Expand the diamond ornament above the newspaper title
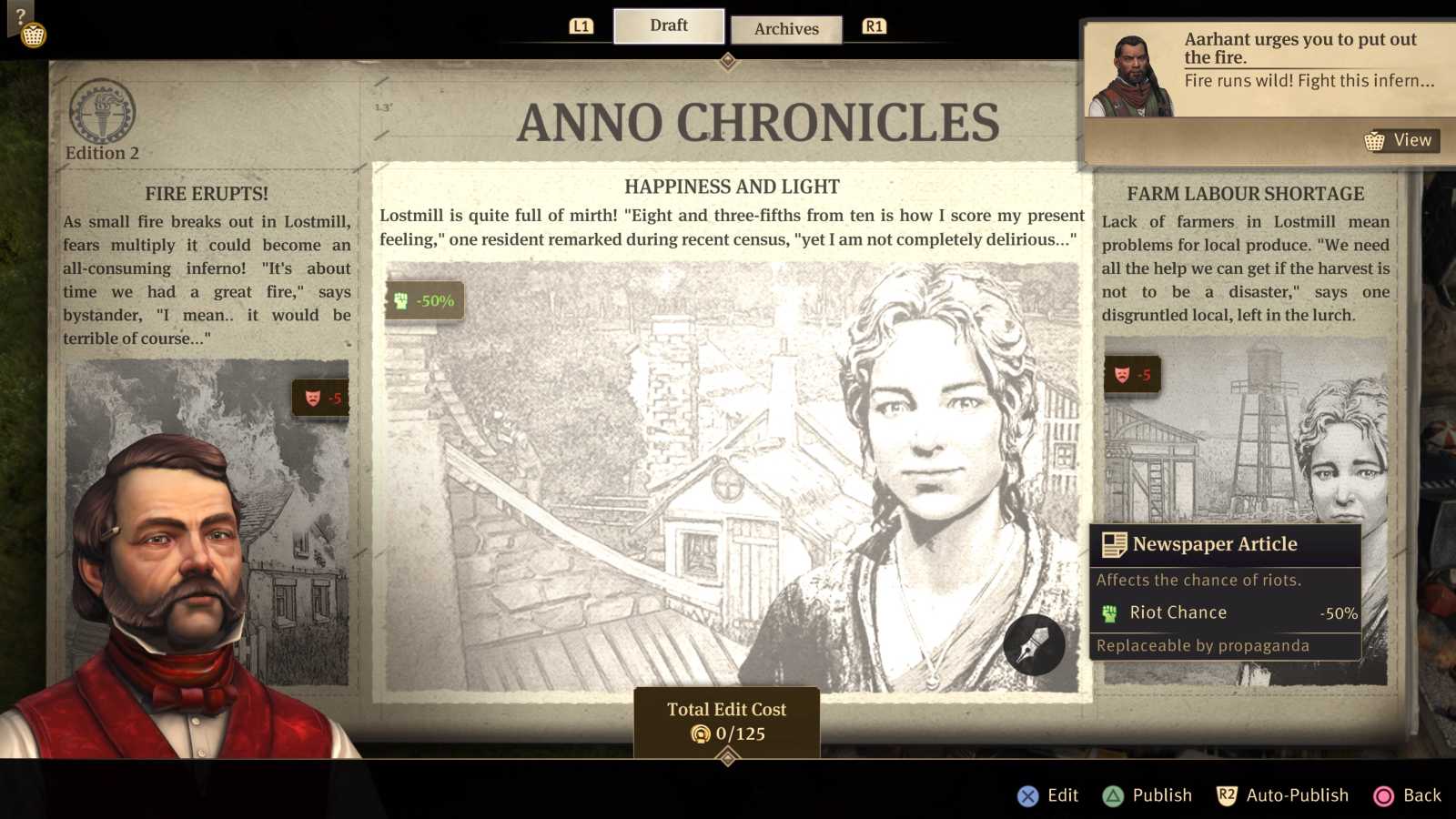The image size is (1456, 819). click(x=726, y=60)
